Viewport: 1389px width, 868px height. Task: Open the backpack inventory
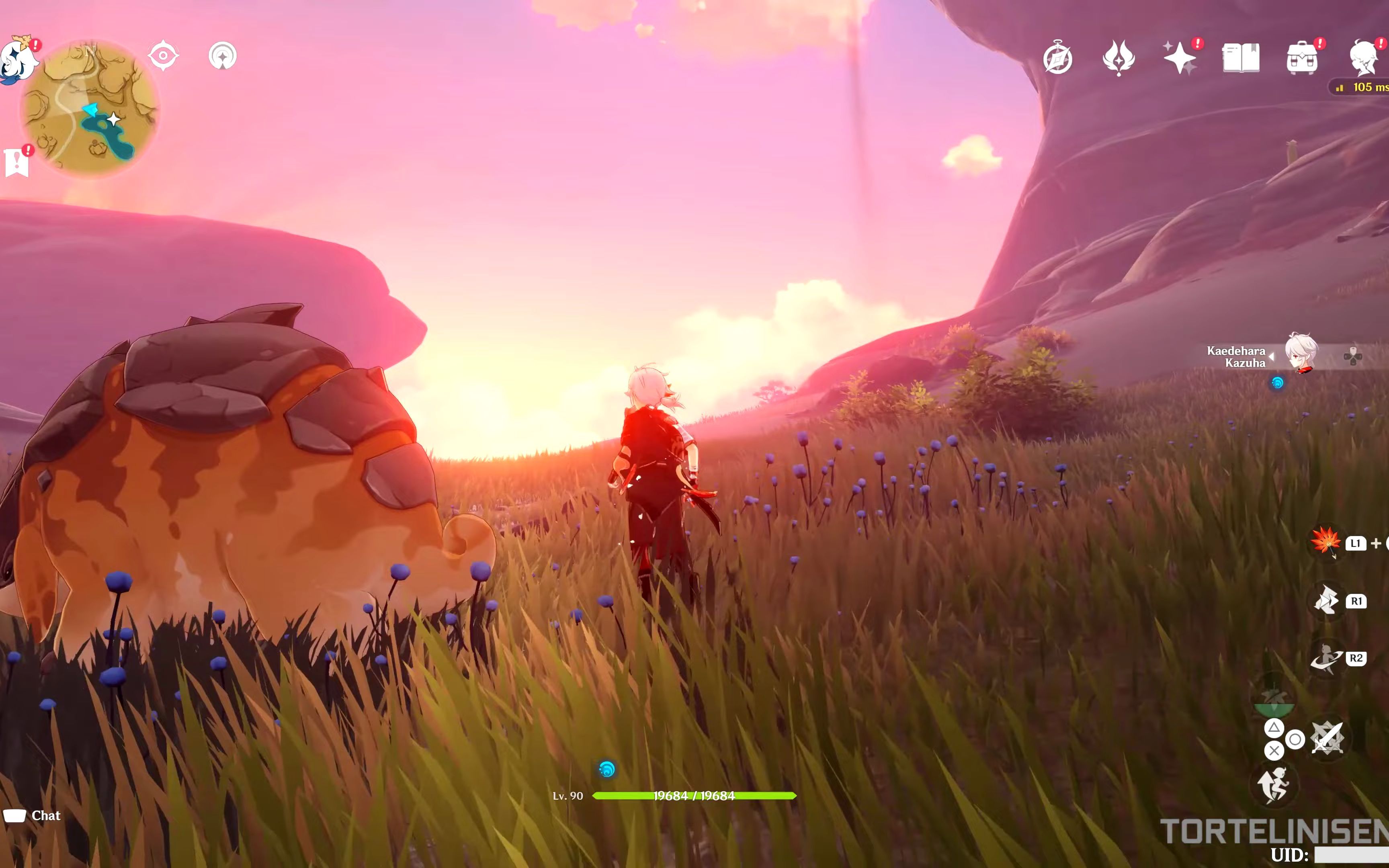1302,58
